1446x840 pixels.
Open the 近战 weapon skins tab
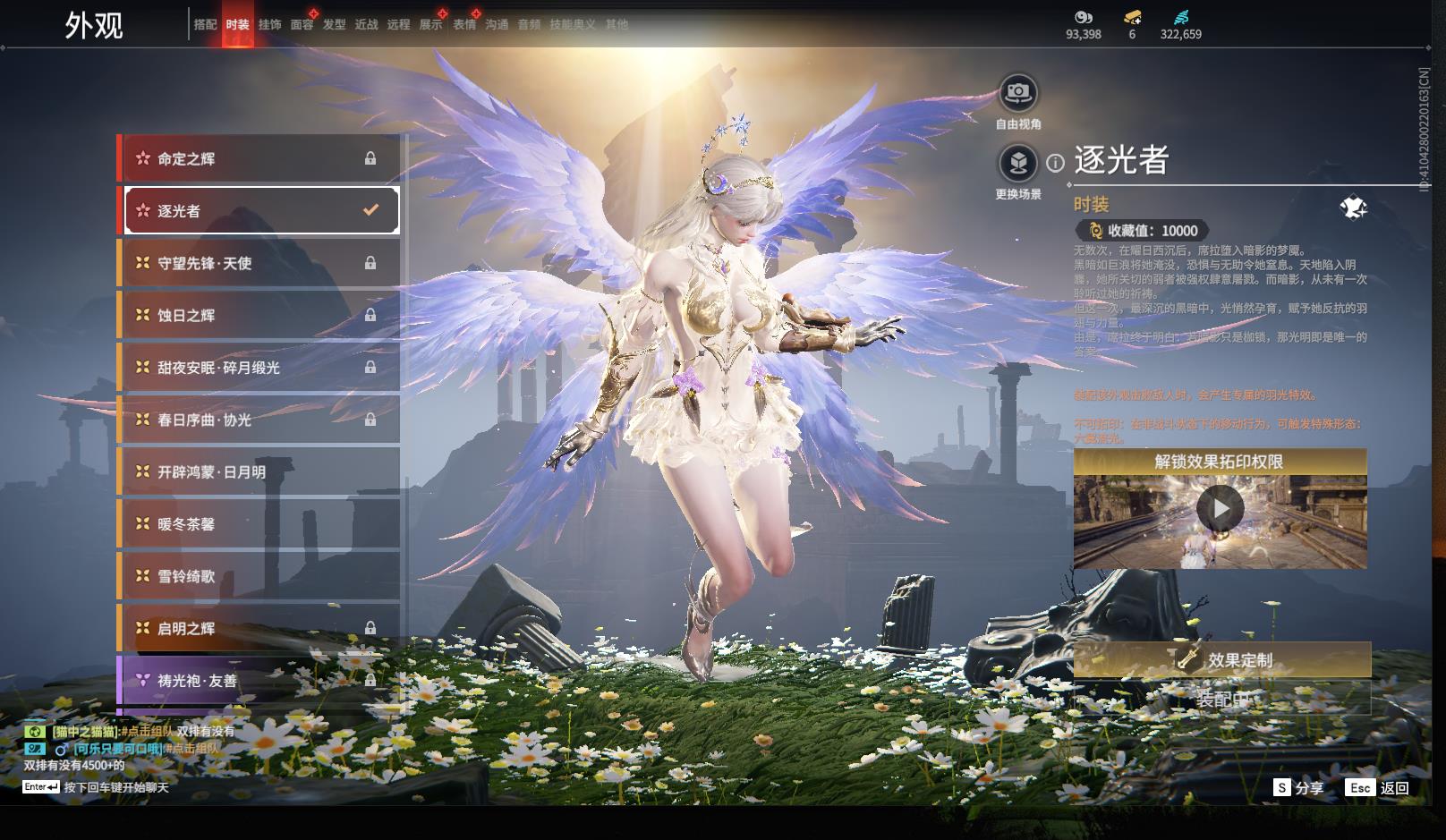pos(366,25)
